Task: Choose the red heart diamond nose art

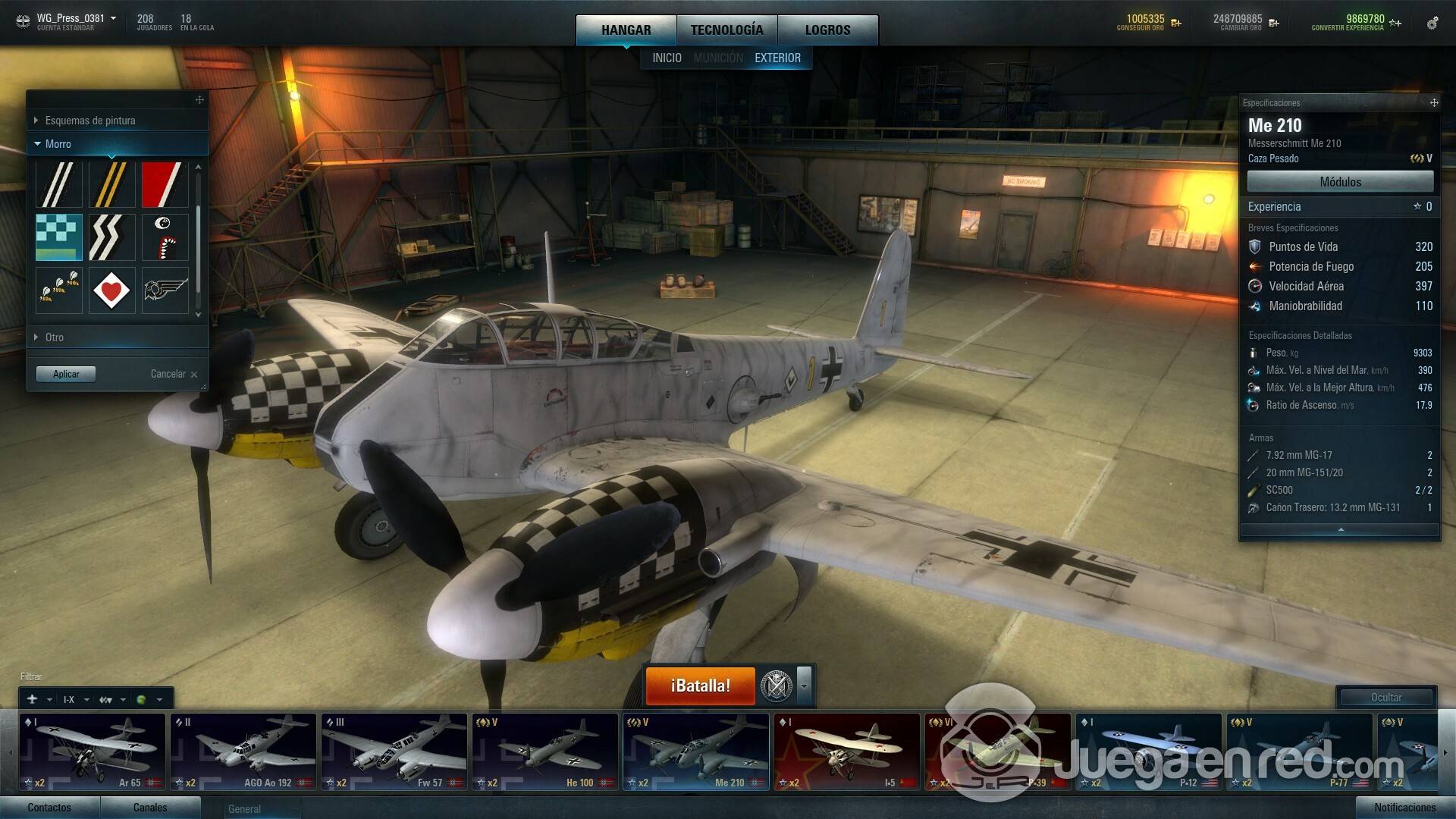Action: [111, 290]
